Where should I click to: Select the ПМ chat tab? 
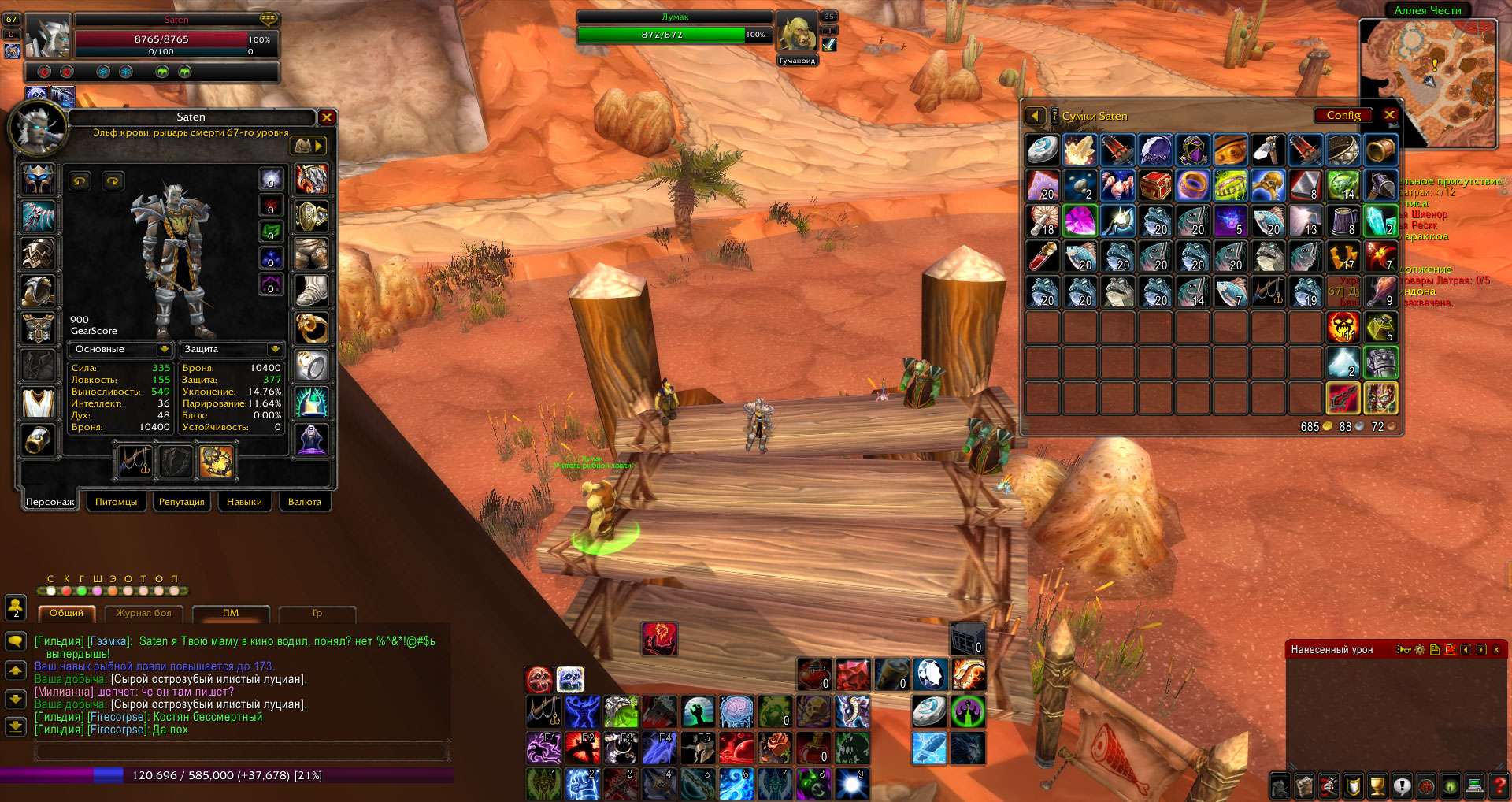[230, 613]
